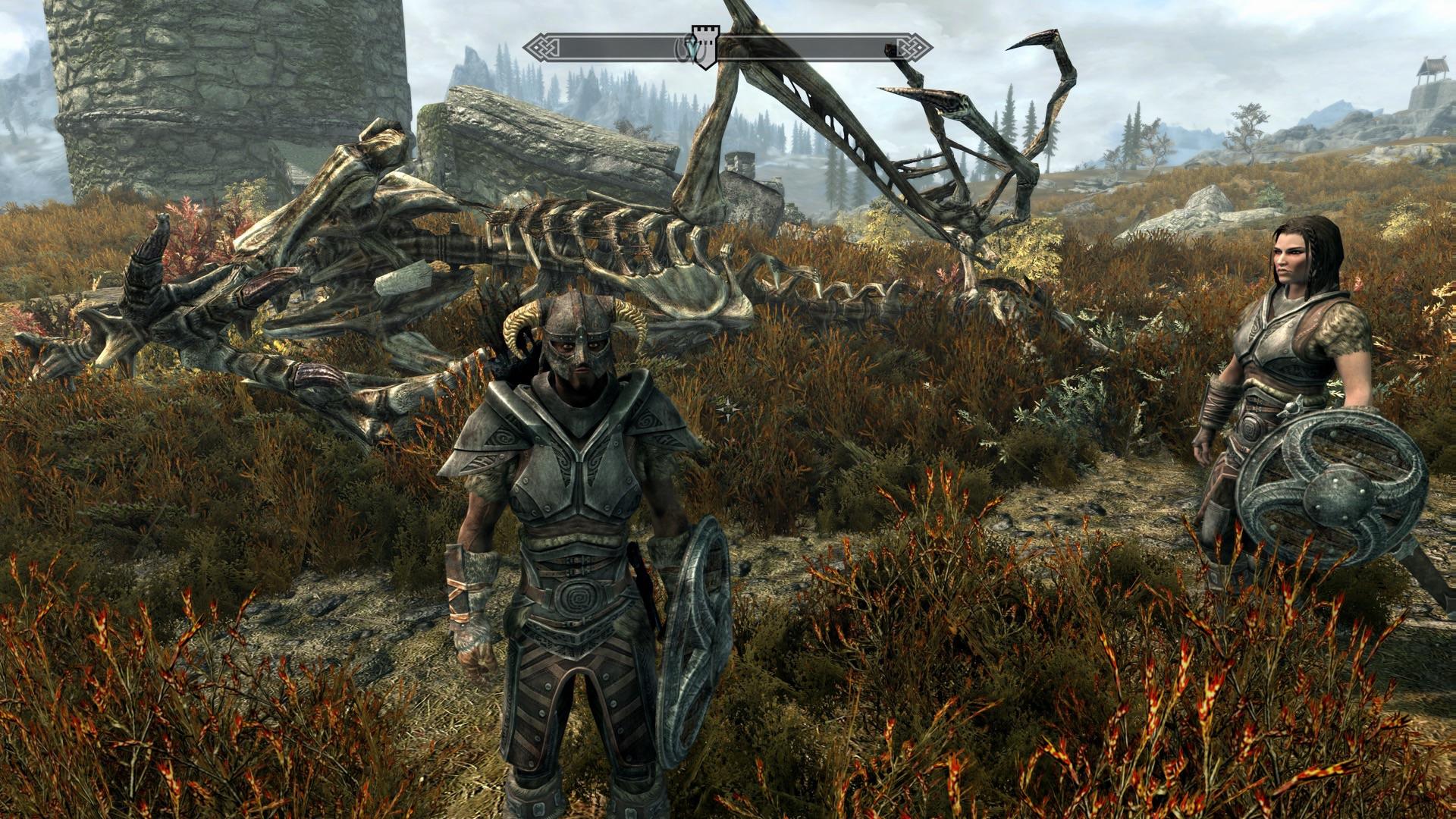Click the shield on the player's back
Image resolution: width=1456 pixels, height=819 pixels.
pyautogui.click(x=694, y=599)
